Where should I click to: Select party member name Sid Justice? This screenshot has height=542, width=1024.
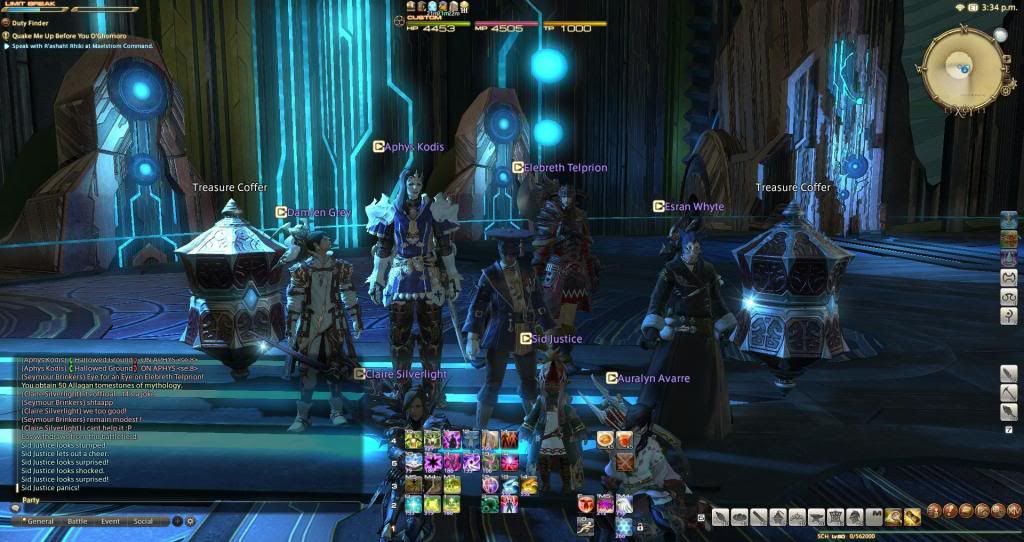(x=555, y=339)
